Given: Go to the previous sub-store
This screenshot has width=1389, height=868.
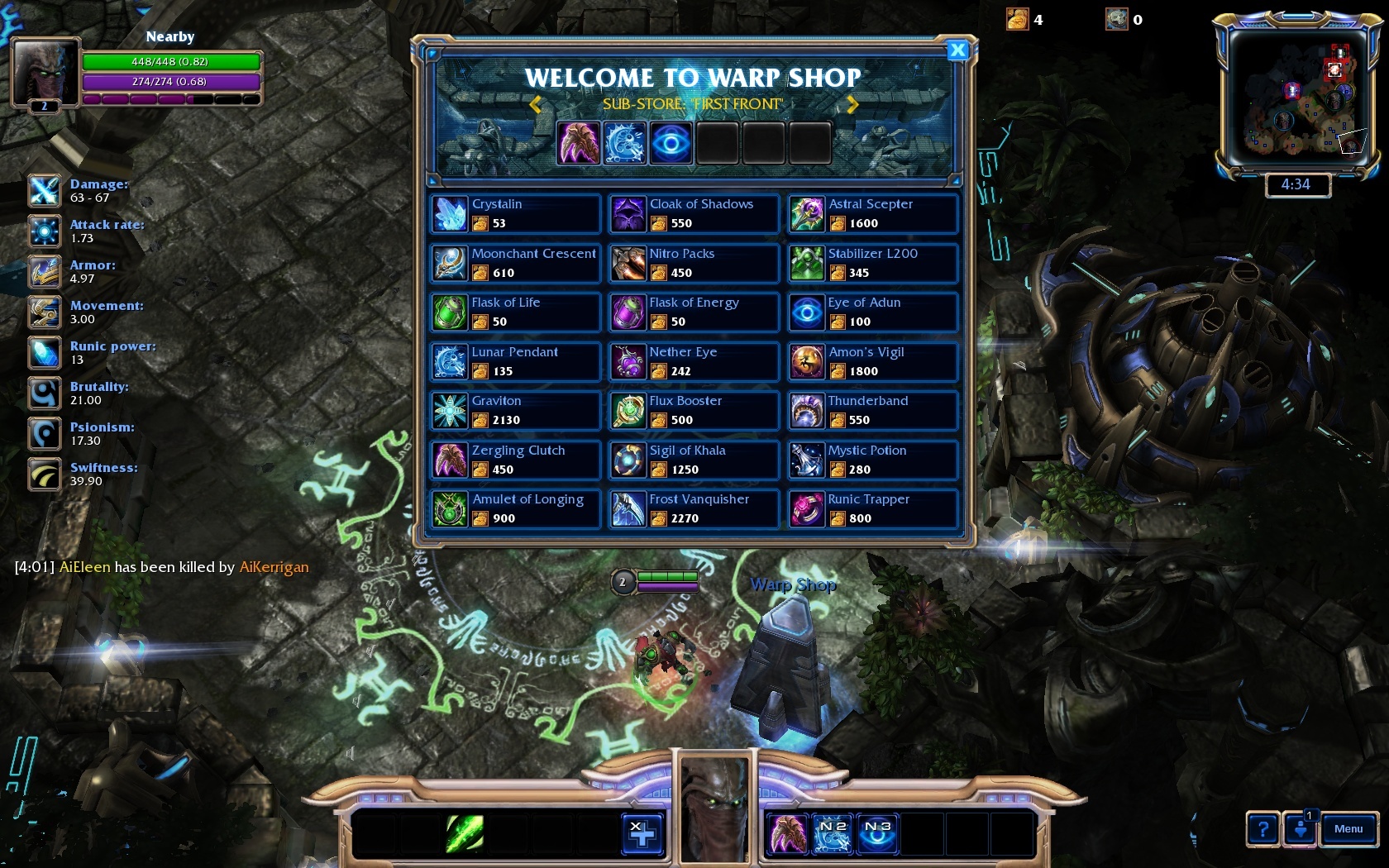Looking at the screenshot, I should 535,104.
